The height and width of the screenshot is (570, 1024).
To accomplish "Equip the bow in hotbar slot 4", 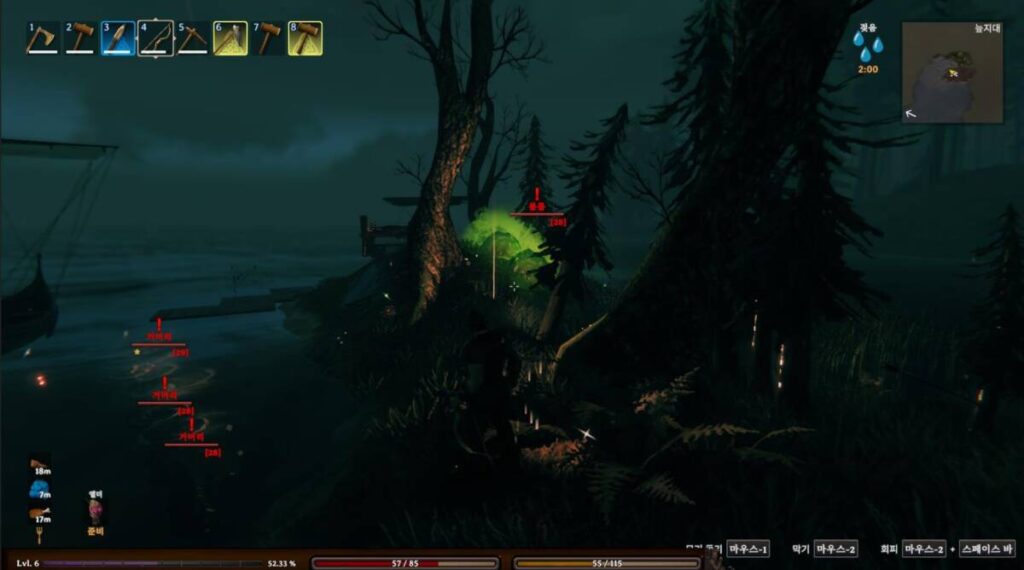I will pyautogui.click(x=155, y=39).
